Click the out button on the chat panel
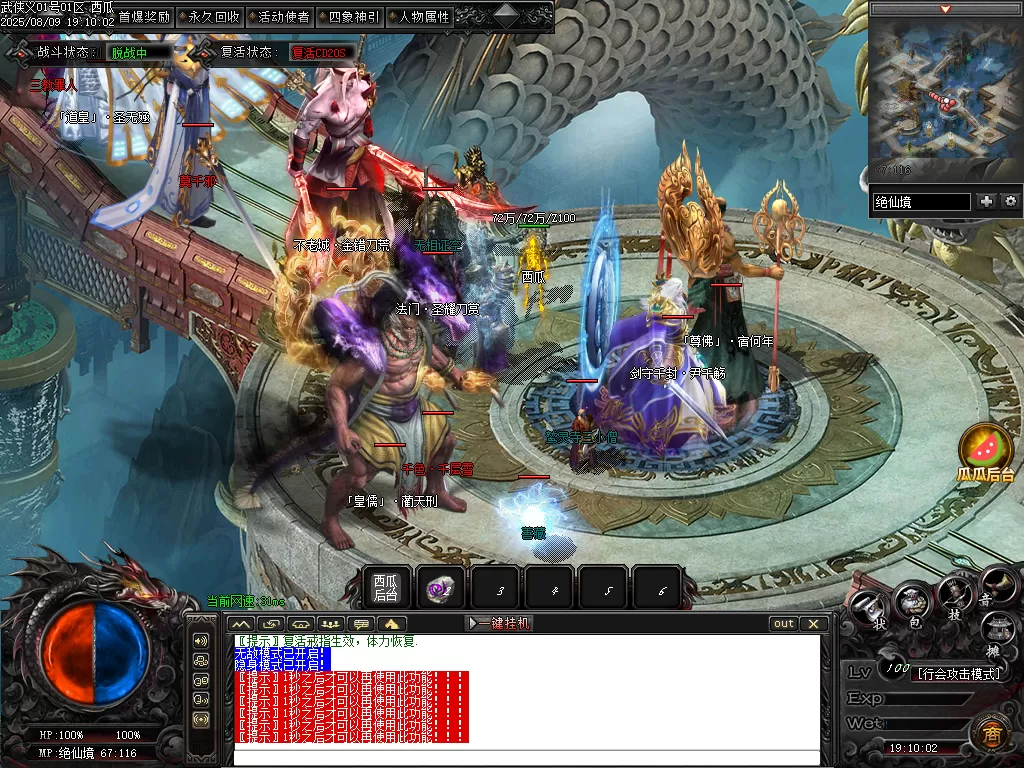Viewport: 1024px width, 768px height. click(x=784, y=623)
